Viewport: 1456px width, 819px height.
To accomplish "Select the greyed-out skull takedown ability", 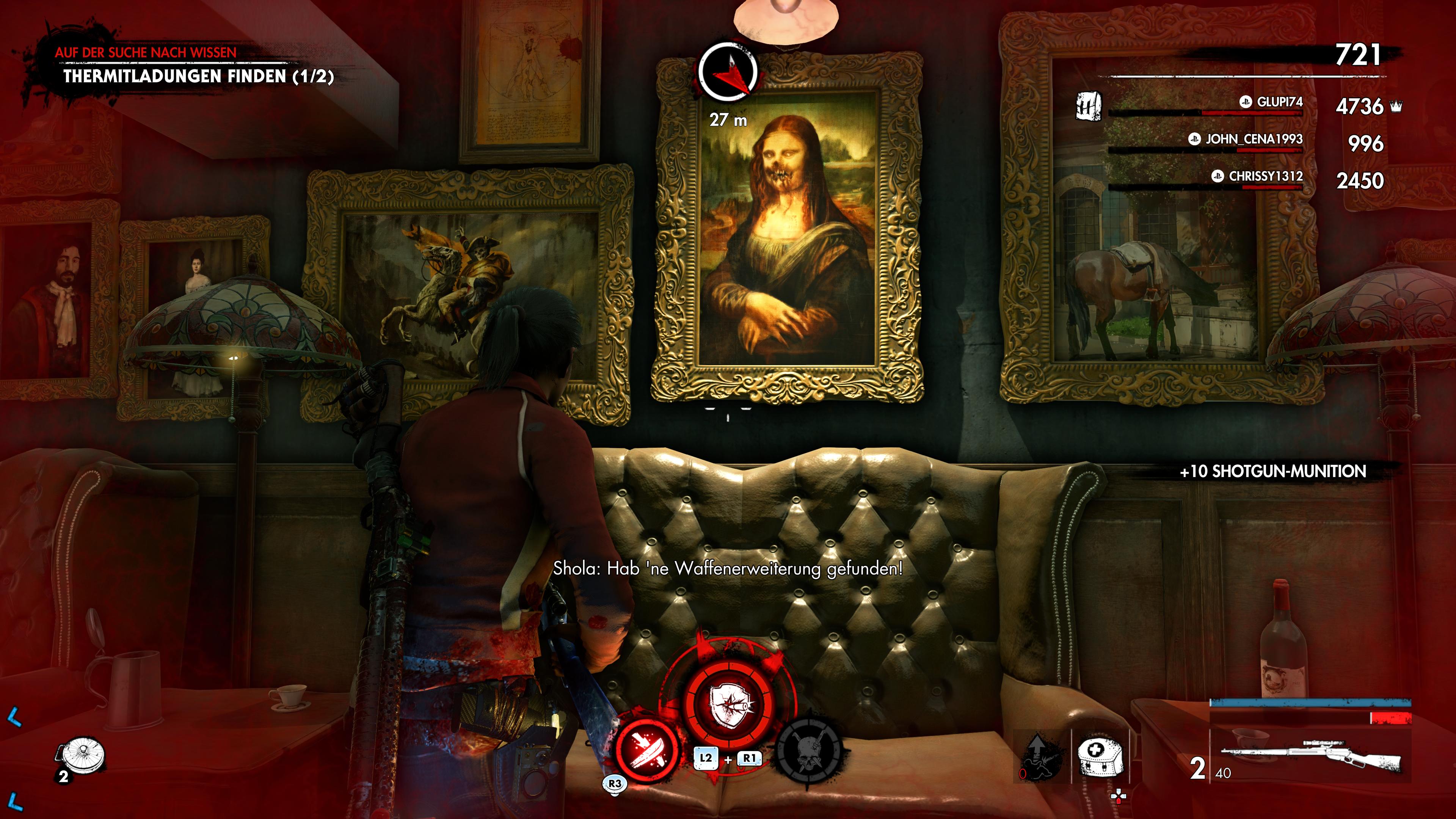I will tap(809, 751).
